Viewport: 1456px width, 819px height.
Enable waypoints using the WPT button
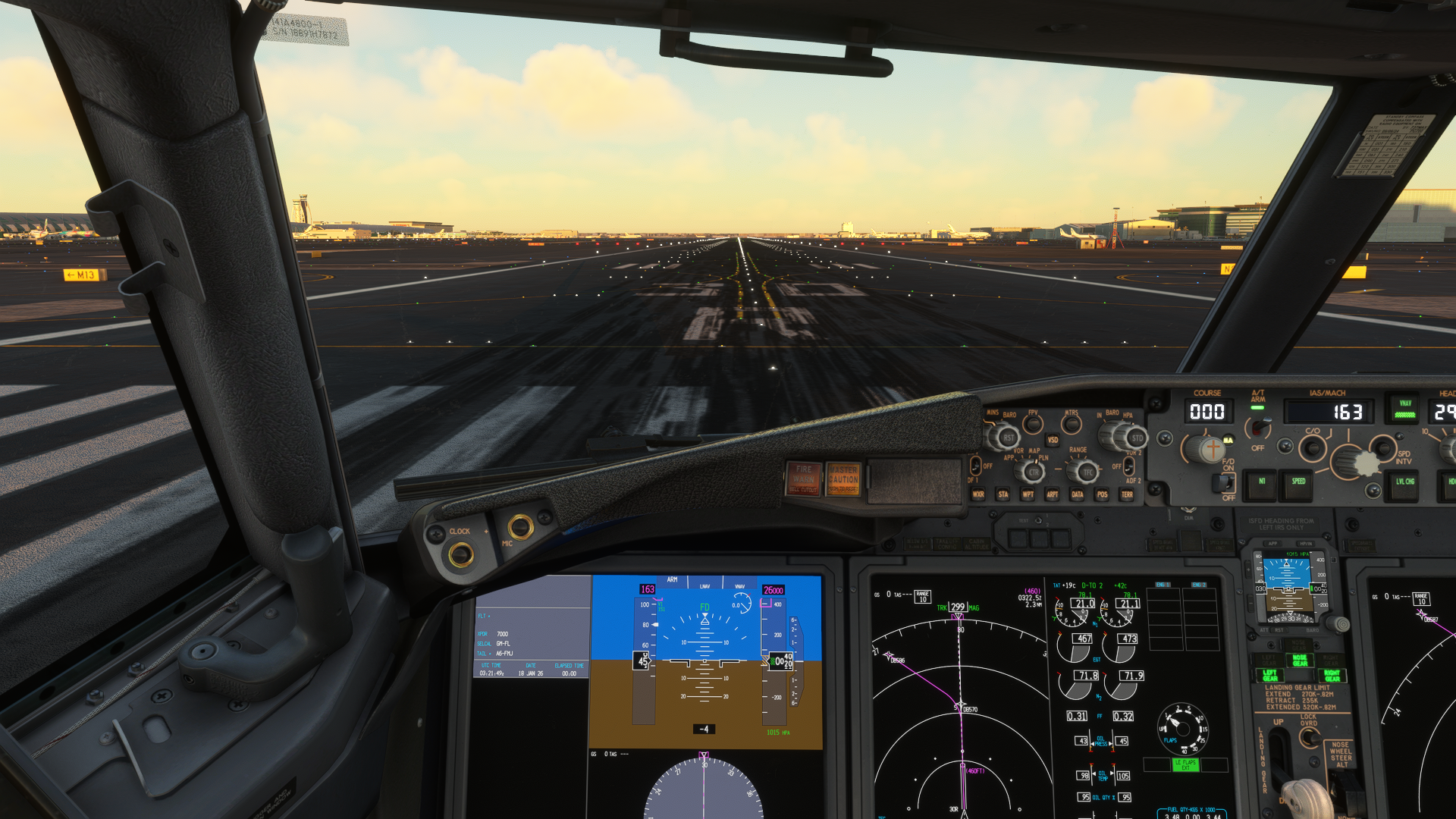(x=1028, y=494)
